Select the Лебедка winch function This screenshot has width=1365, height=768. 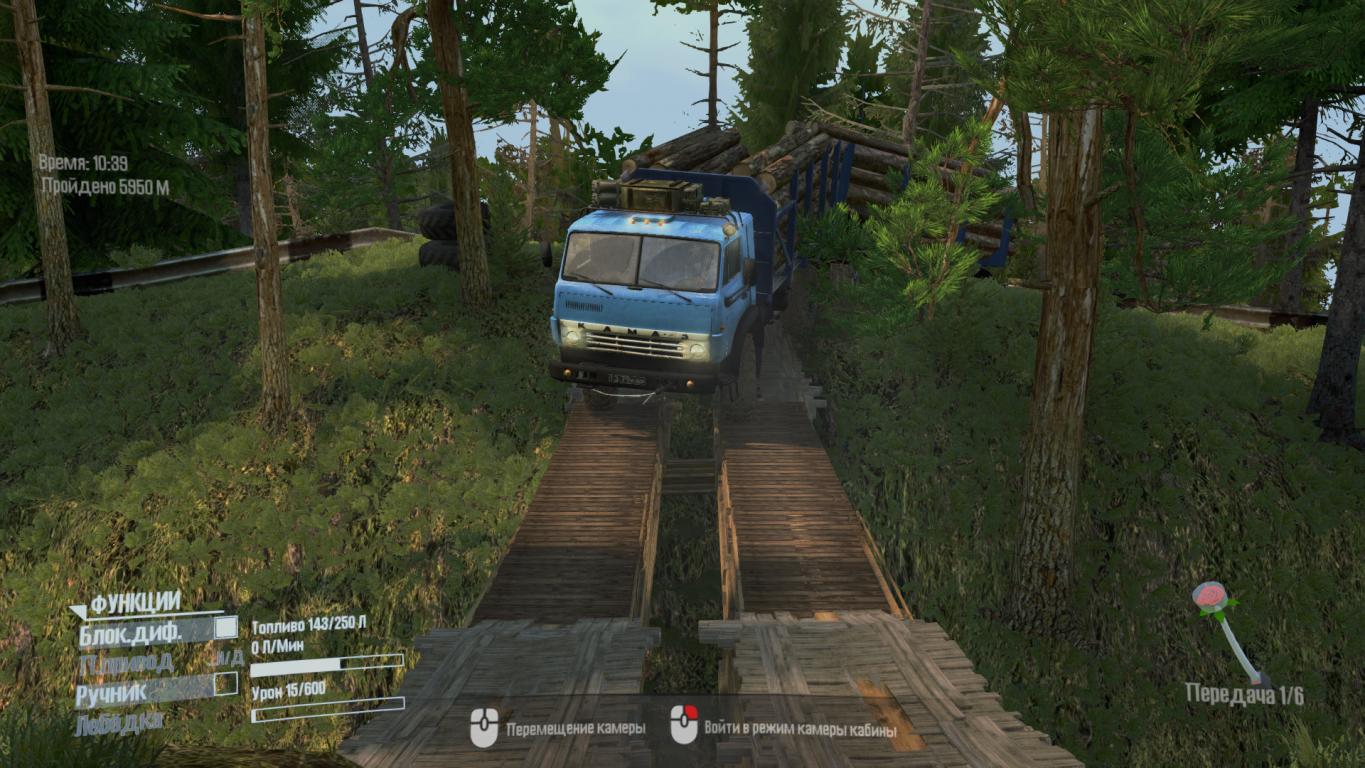119,722
